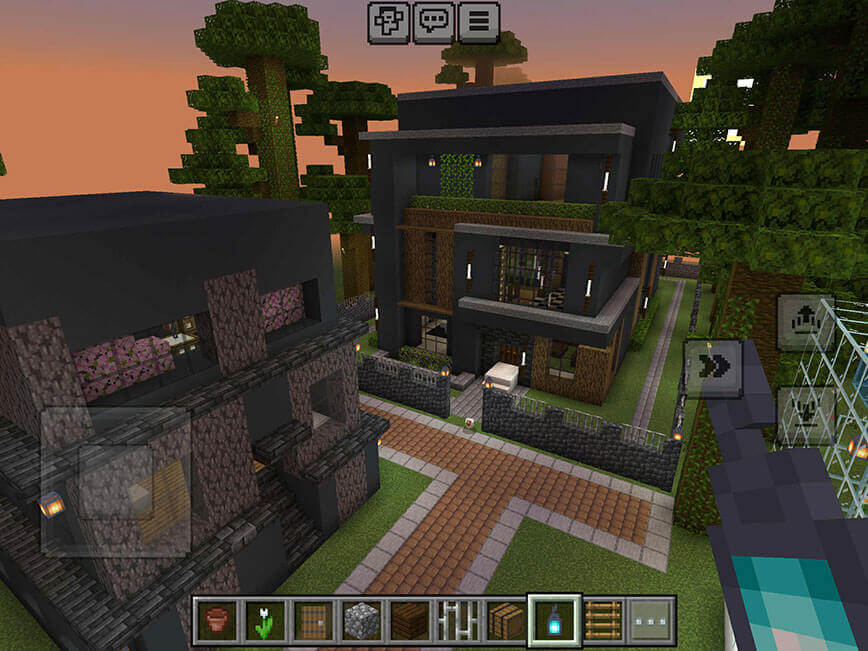Select the flower pot hotbar slot
The width and height of the screenshot is (868, 651).
coord(216,620)
